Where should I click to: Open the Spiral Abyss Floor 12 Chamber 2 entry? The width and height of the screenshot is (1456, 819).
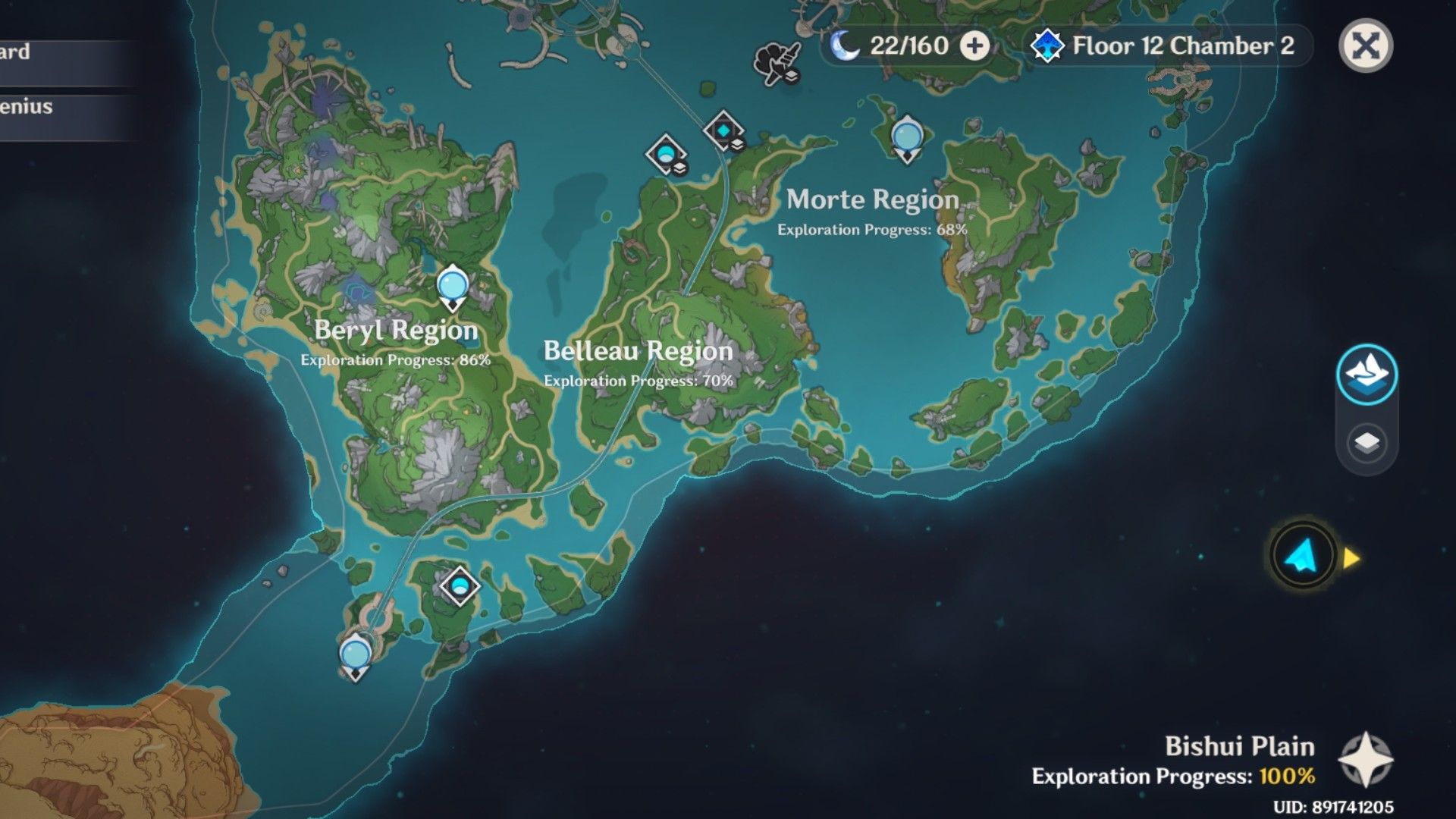[1177, 45]
